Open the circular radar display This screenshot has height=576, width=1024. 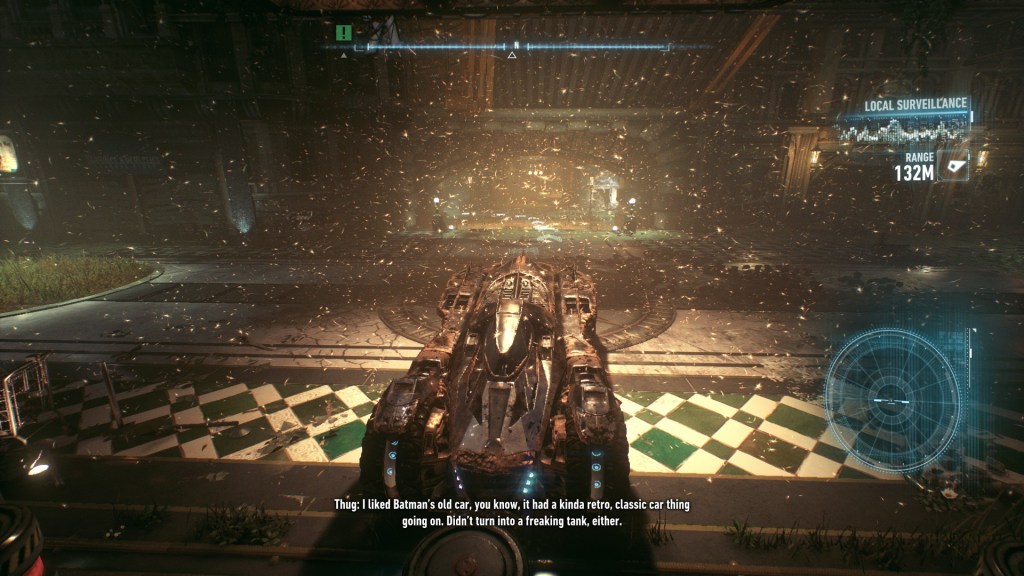891,399
